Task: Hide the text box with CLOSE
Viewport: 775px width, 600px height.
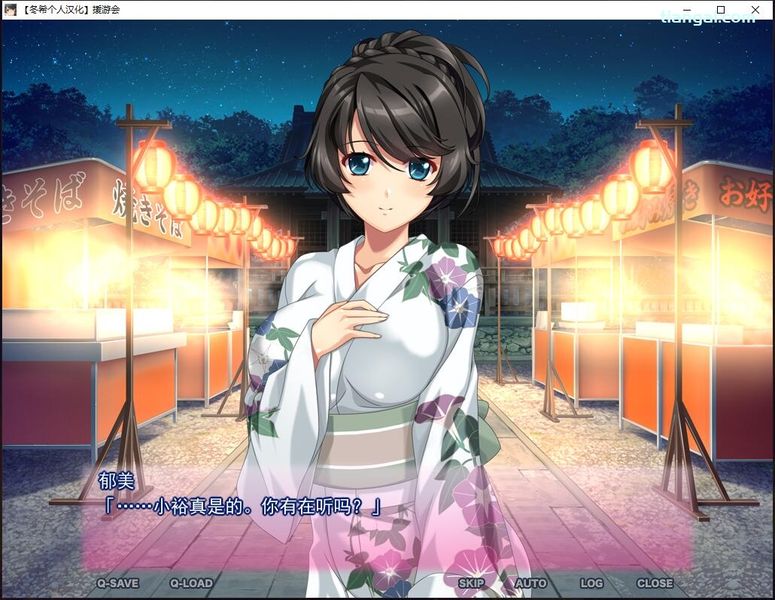Action: click(655, 583)
